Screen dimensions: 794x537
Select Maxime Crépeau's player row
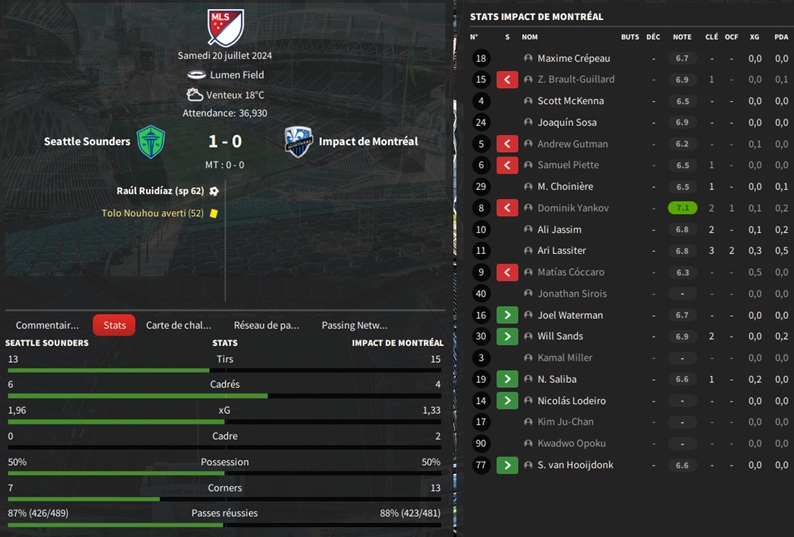tap(573, 59)
